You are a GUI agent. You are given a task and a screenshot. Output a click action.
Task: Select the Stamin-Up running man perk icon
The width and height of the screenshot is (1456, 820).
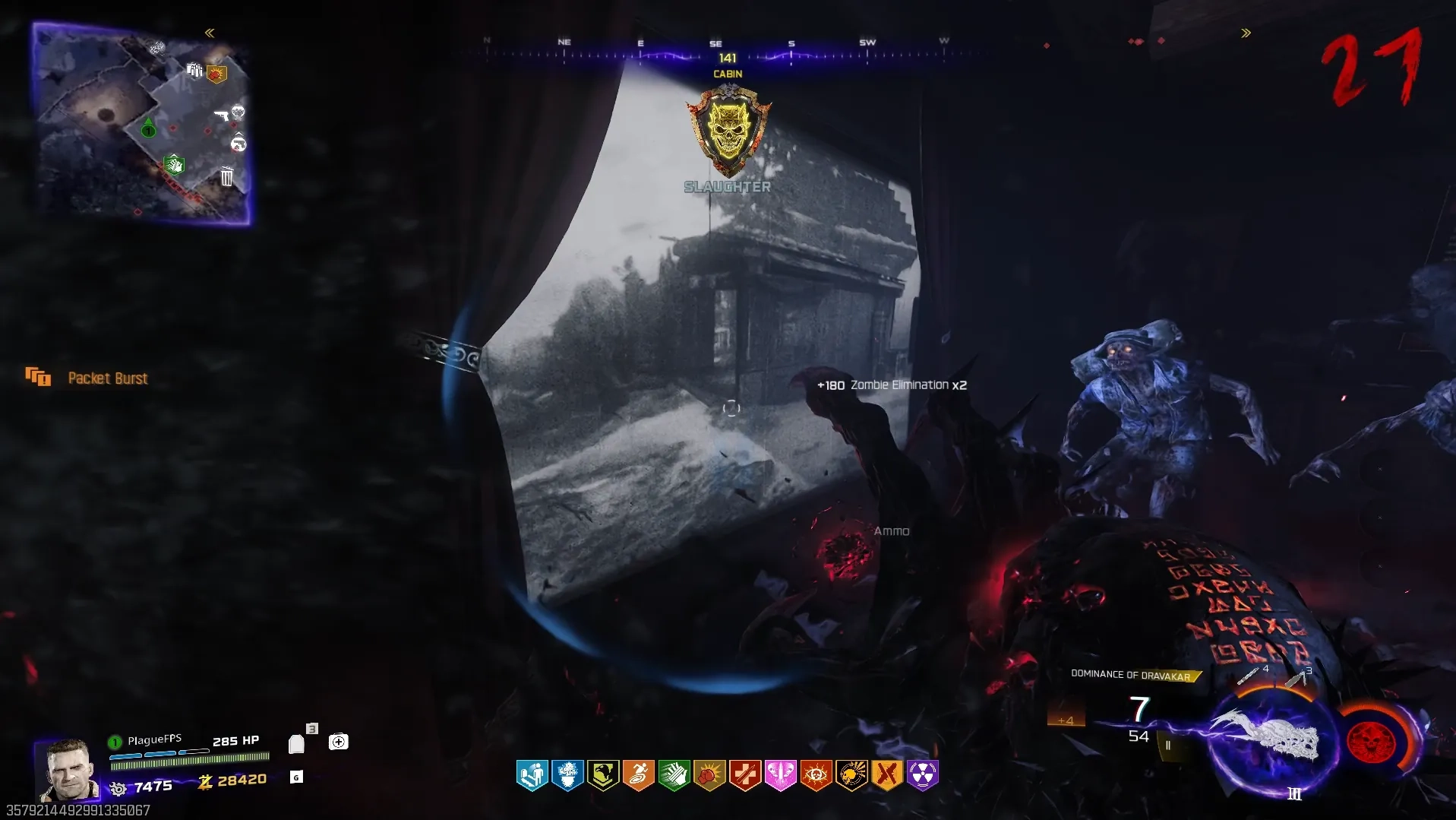pyautogui.click(x=638, y=775)
